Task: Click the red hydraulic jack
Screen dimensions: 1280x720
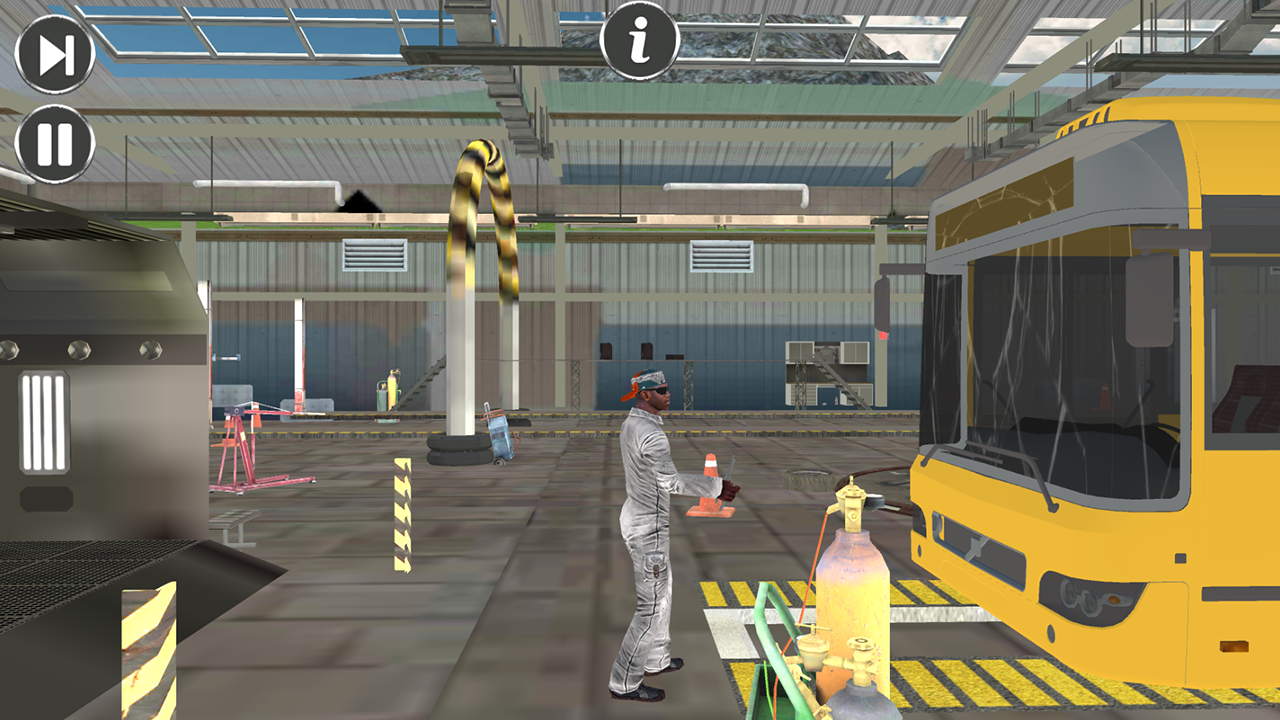Action: tap(247, 450)
